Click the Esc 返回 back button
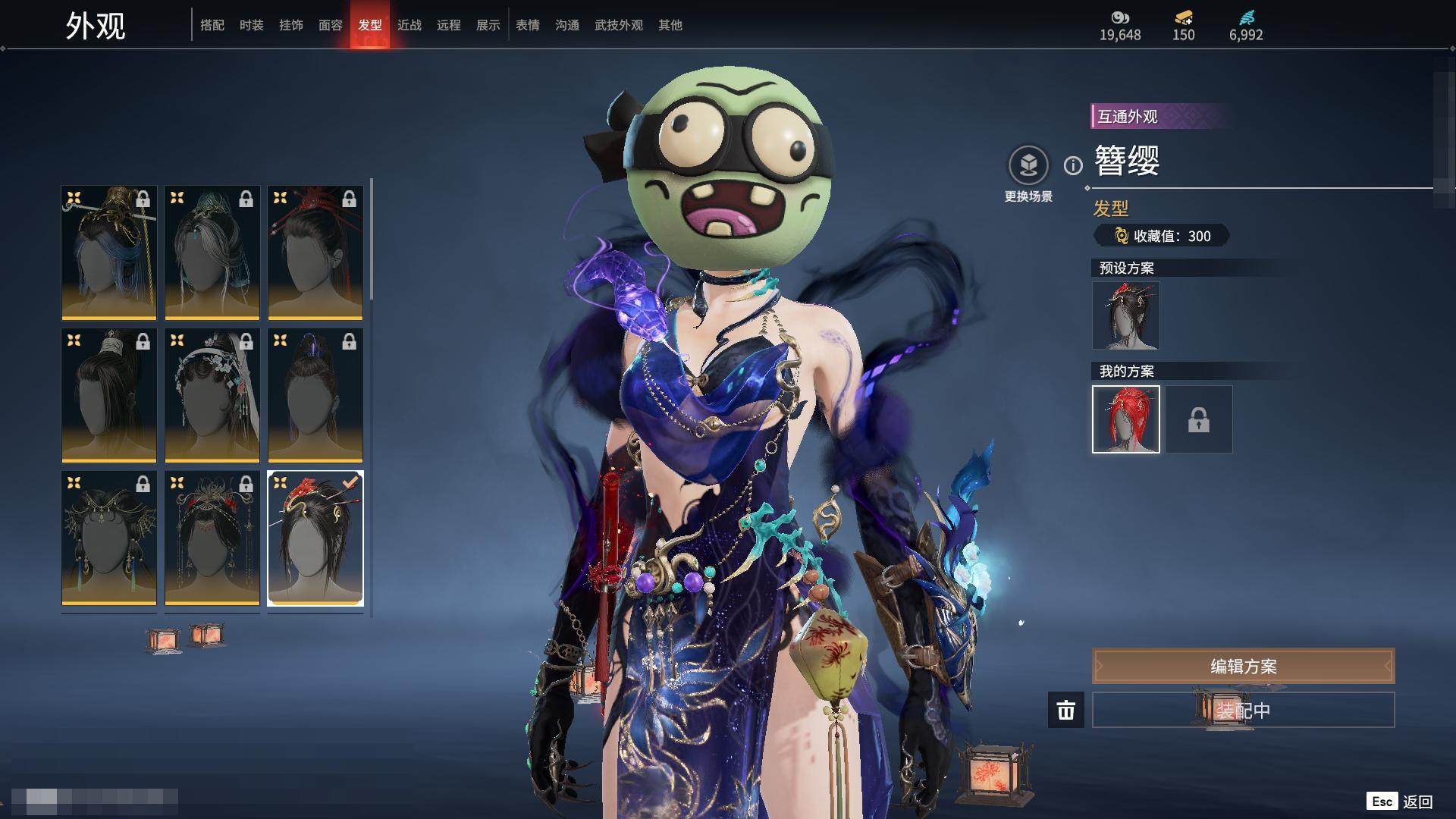1456x819 pixels. pyautogui.click(x=1400, y=802)
